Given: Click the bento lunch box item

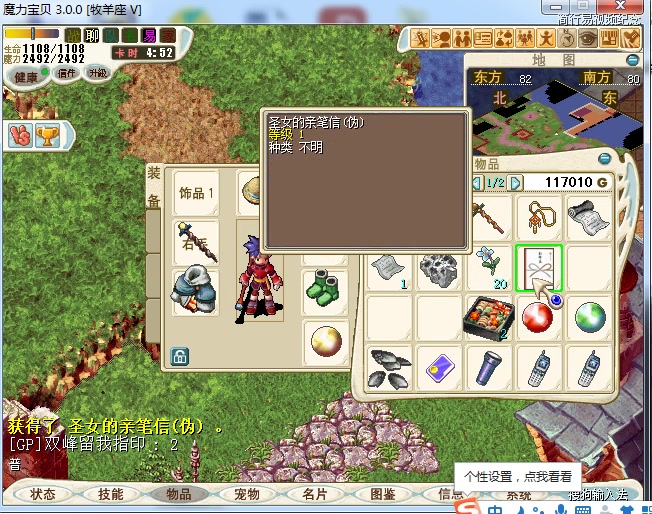Looking at the screenshot, I should (x=489, y=318).
